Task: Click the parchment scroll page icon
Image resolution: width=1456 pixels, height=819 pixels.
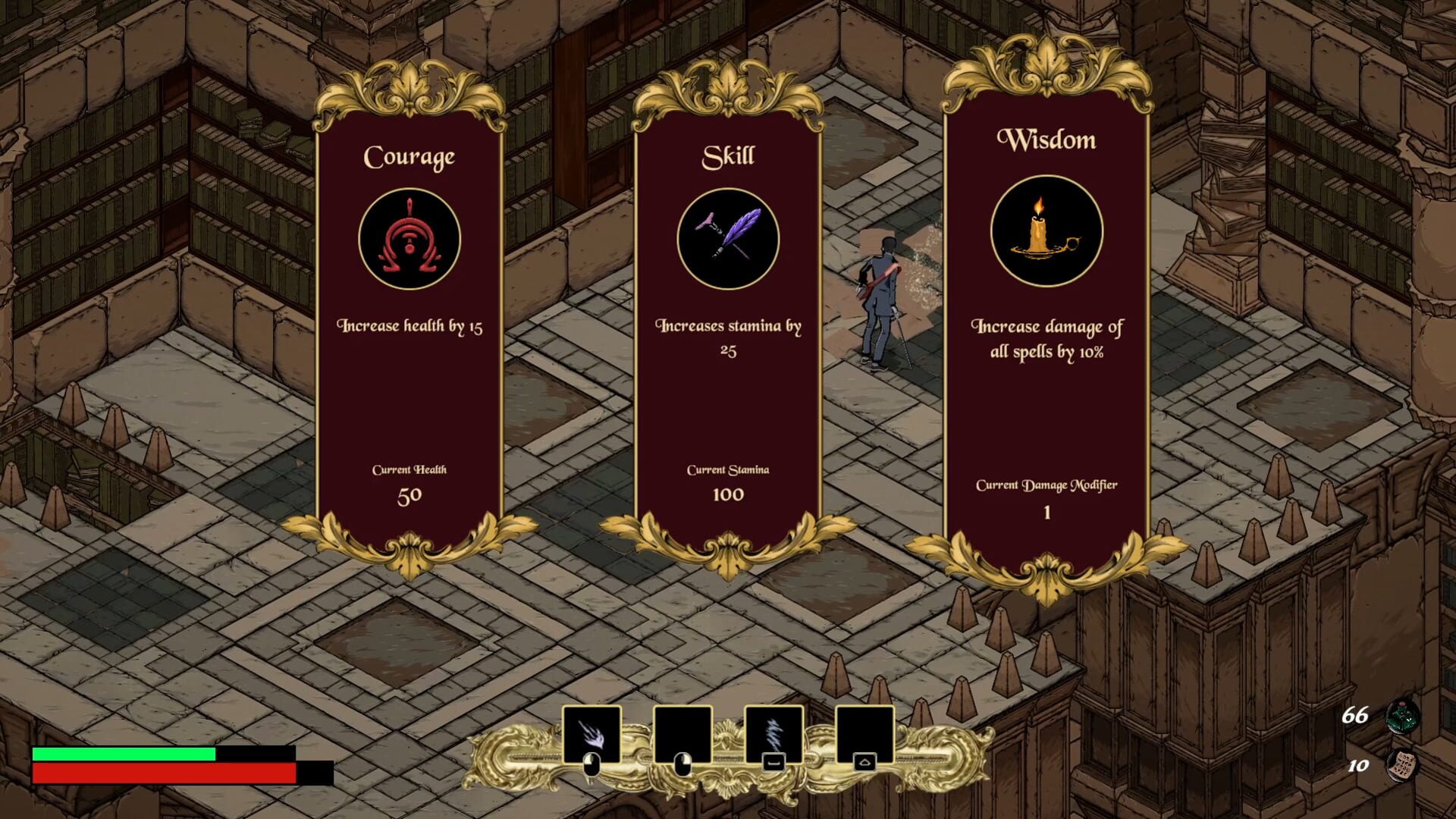Action: (1401, 764)
